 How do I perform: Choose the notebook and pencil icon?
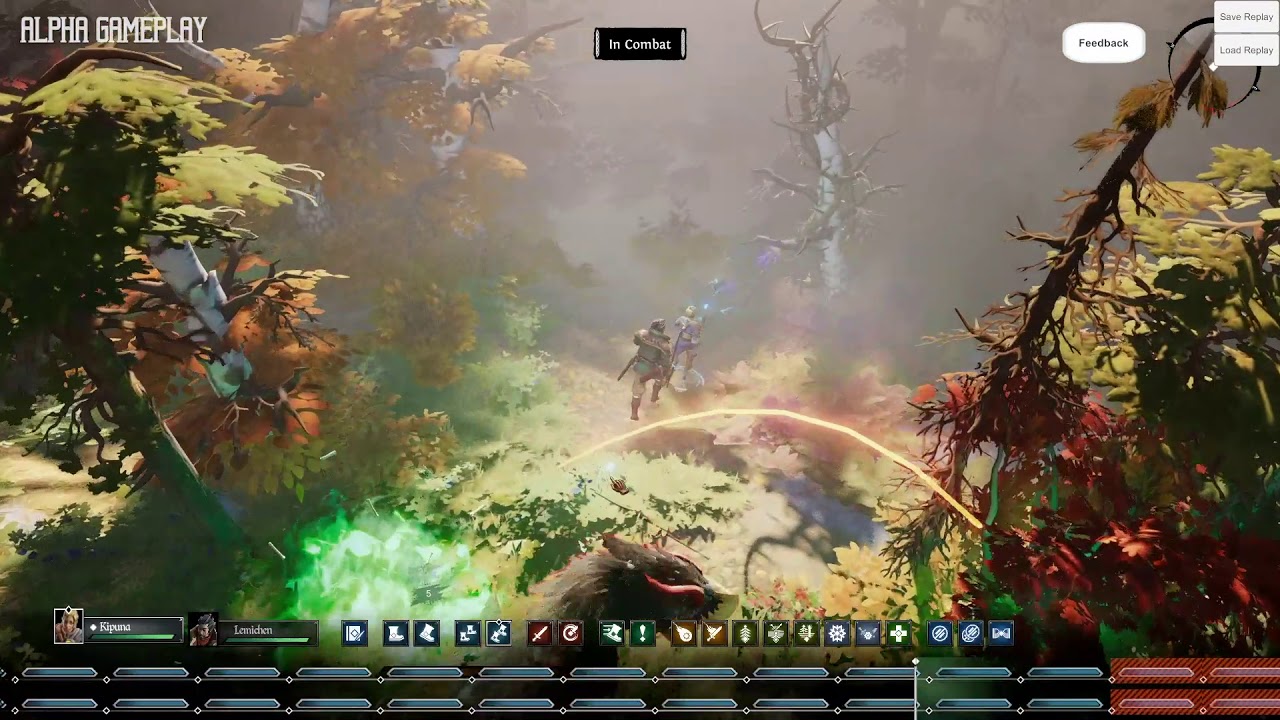[355, 633]
